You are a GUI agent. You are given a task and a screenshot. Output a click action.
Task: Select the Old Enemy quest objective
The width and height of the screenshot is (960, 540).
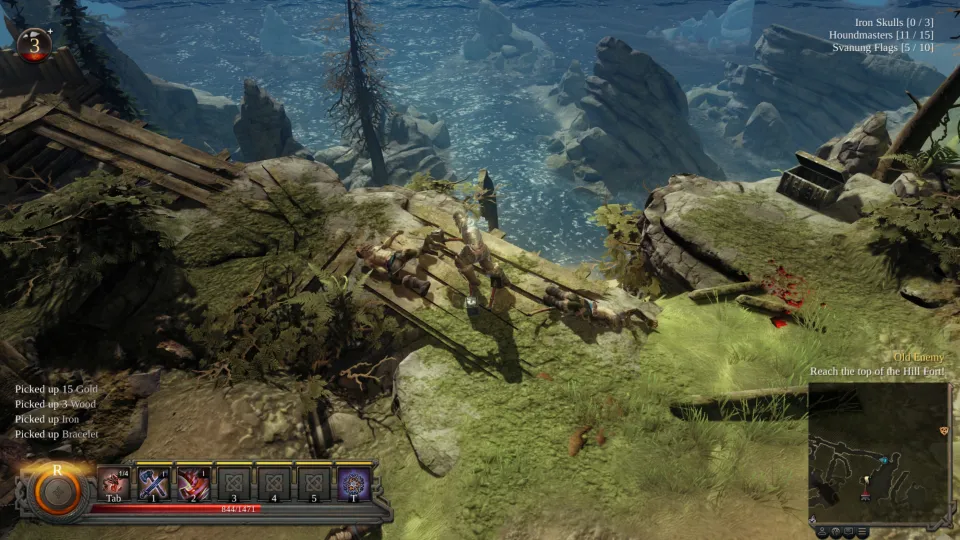(x=920, y=358)
